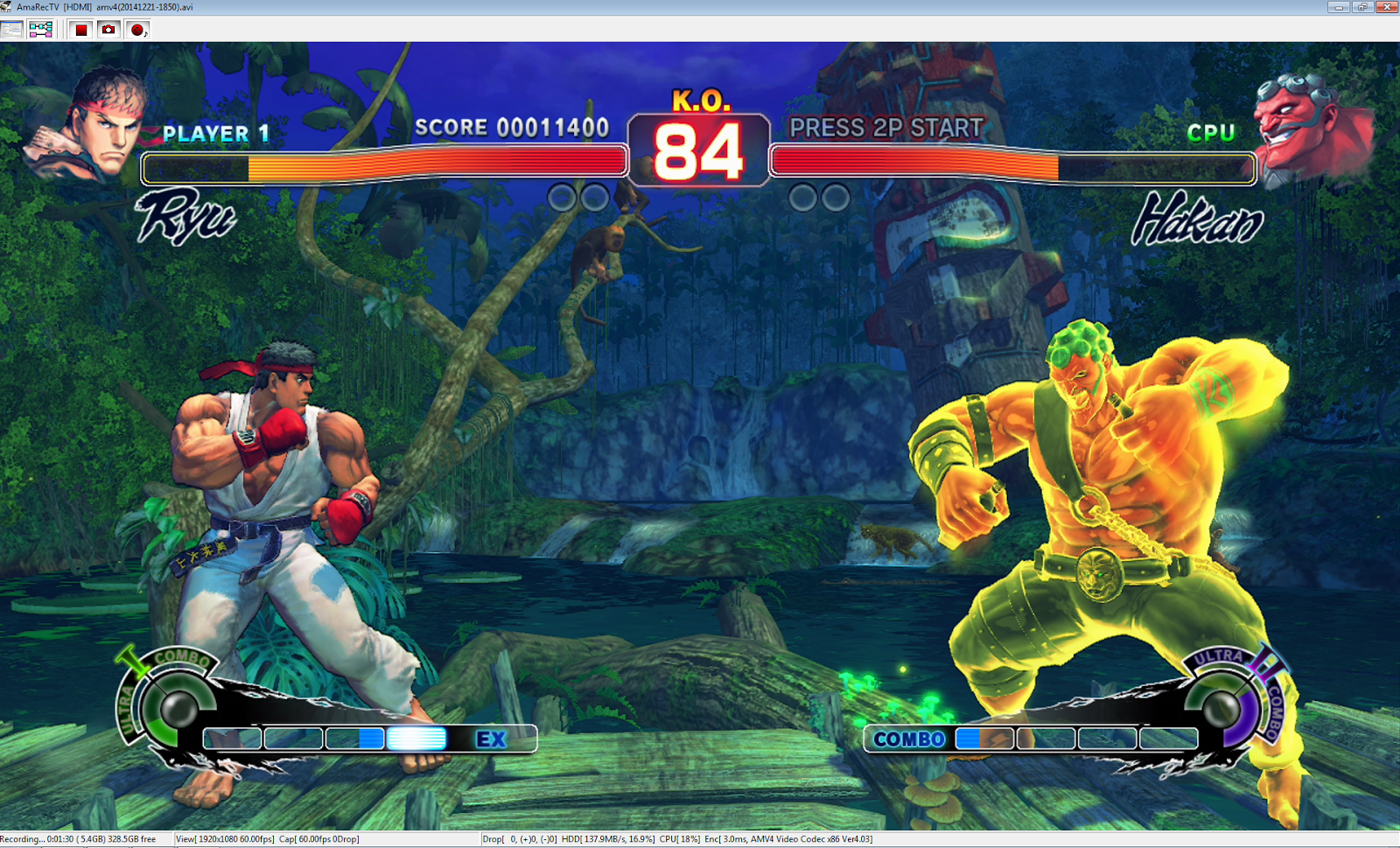Click the AmaRecTV icon in the title bar
1400x848 pixels.
(7, 6)
